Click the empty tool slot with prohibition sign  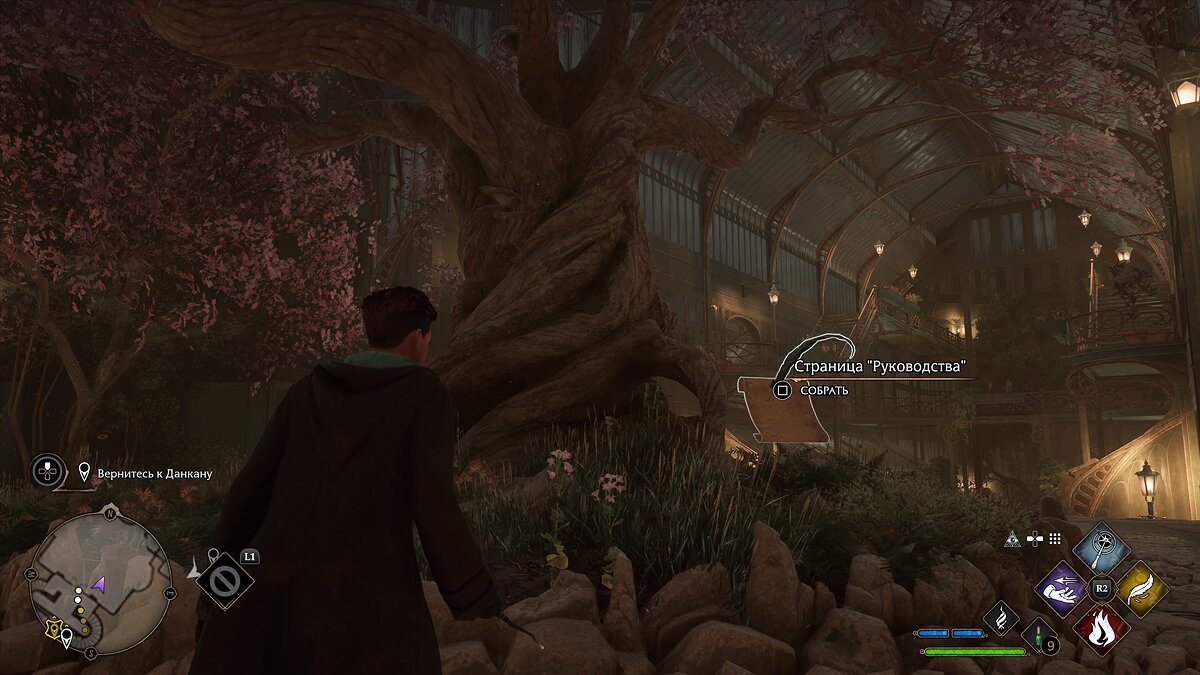[x=224, y=581]
